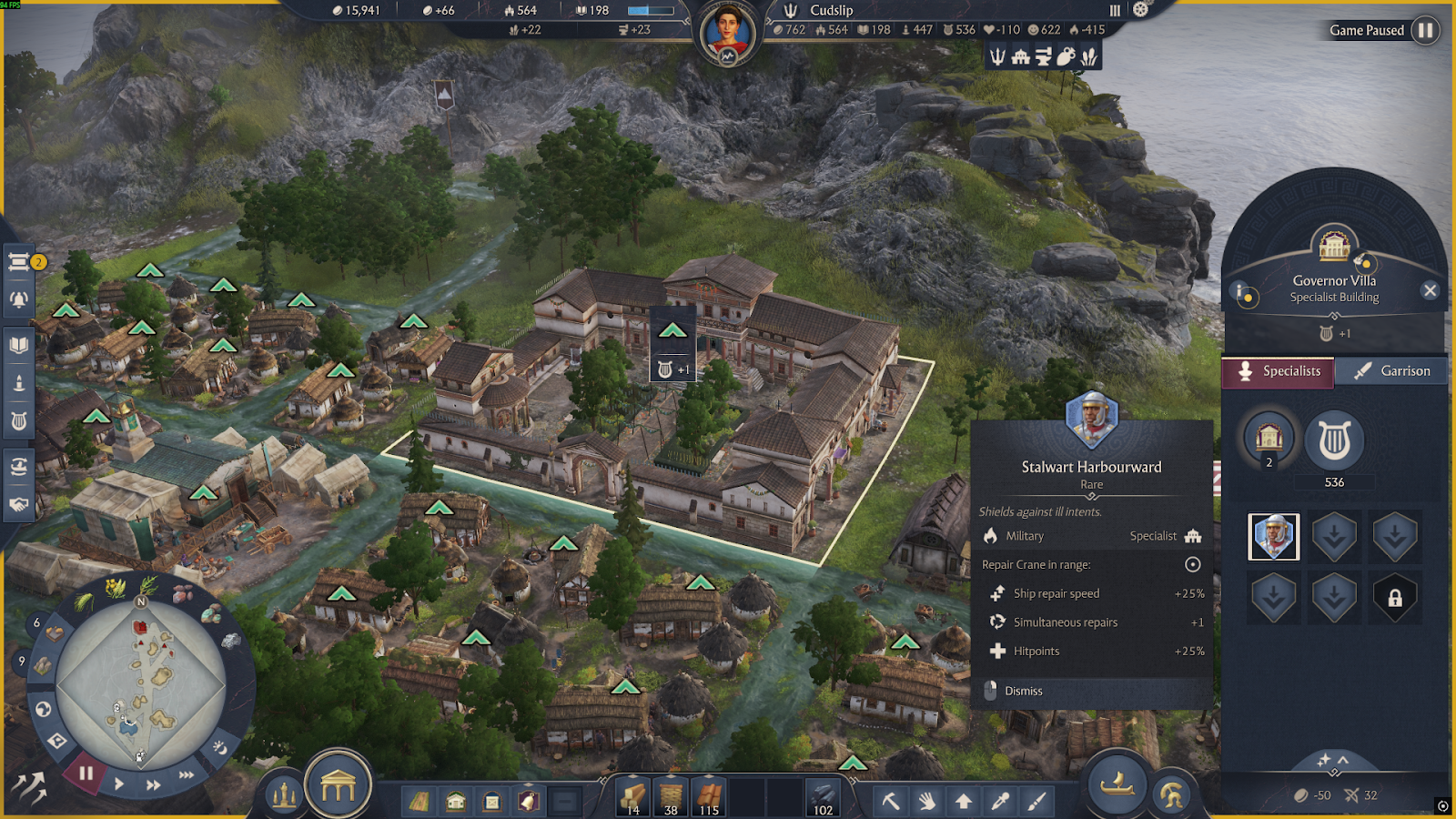
Task: Click the pause speed control by the minimap
Action: tap(86, 774)
